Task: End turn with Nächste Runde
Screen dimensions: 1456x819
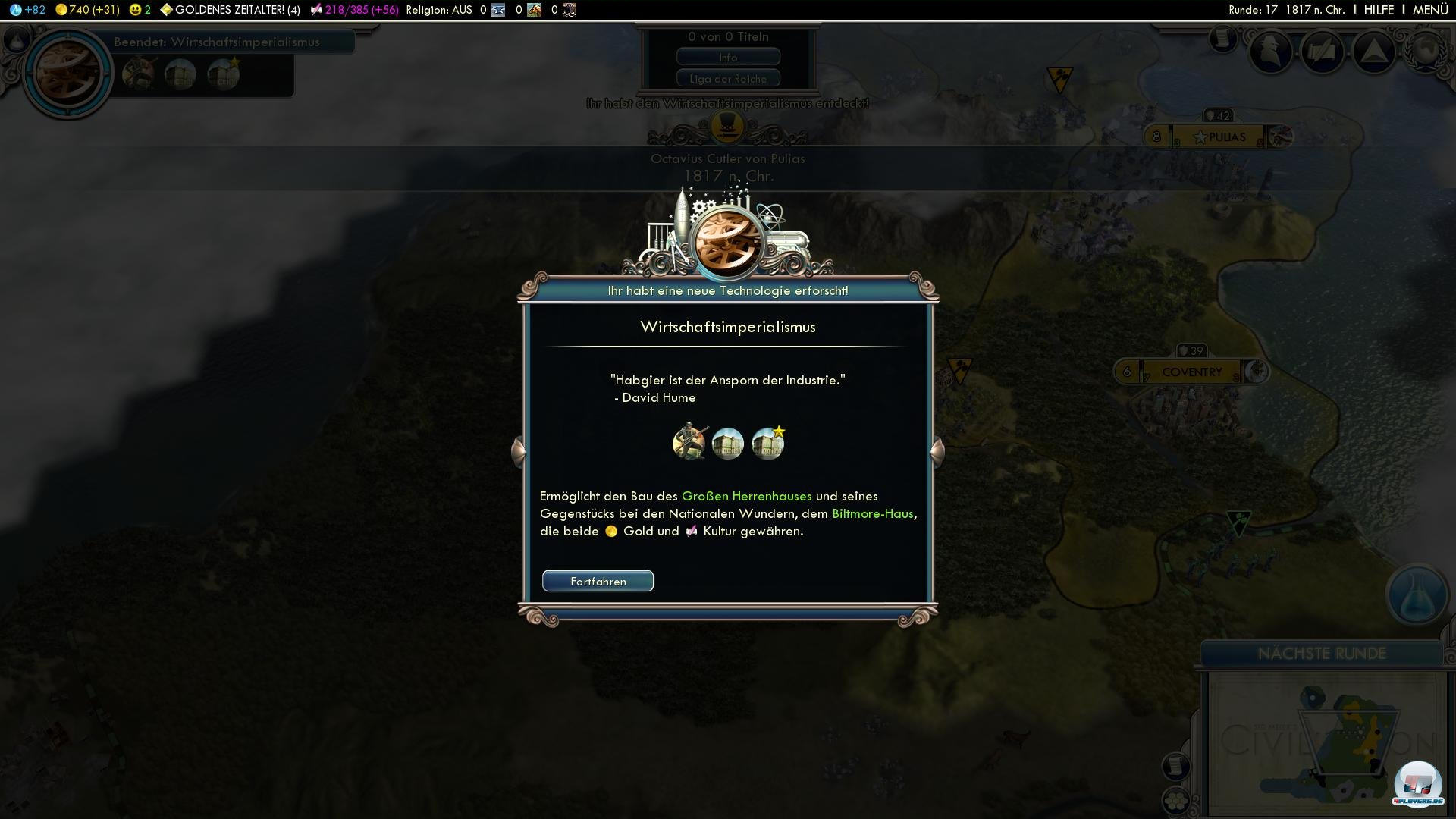Action: (x=1321, y=654)
